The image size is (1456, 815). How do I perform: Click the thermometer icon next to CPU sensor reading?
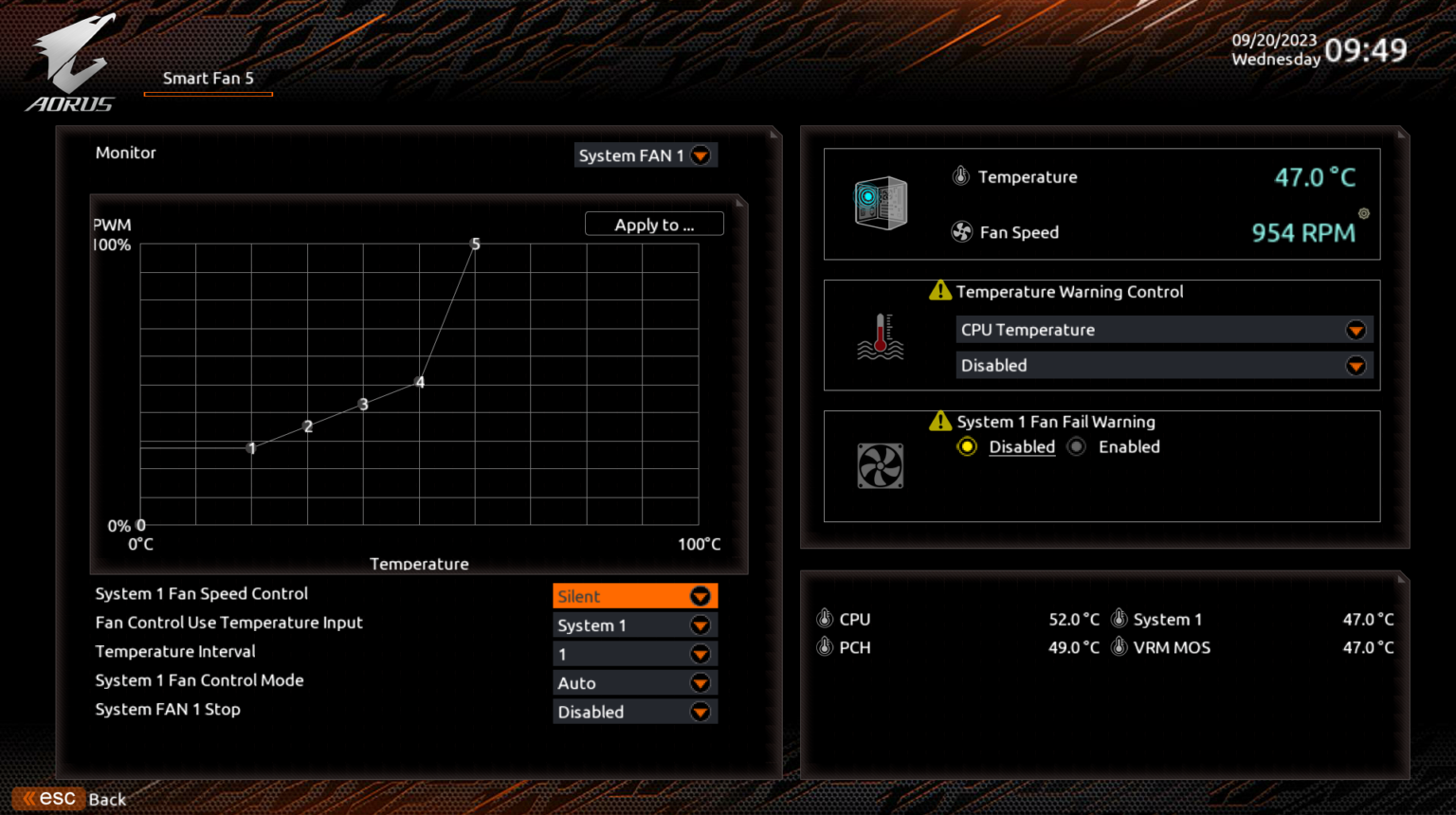824,618
